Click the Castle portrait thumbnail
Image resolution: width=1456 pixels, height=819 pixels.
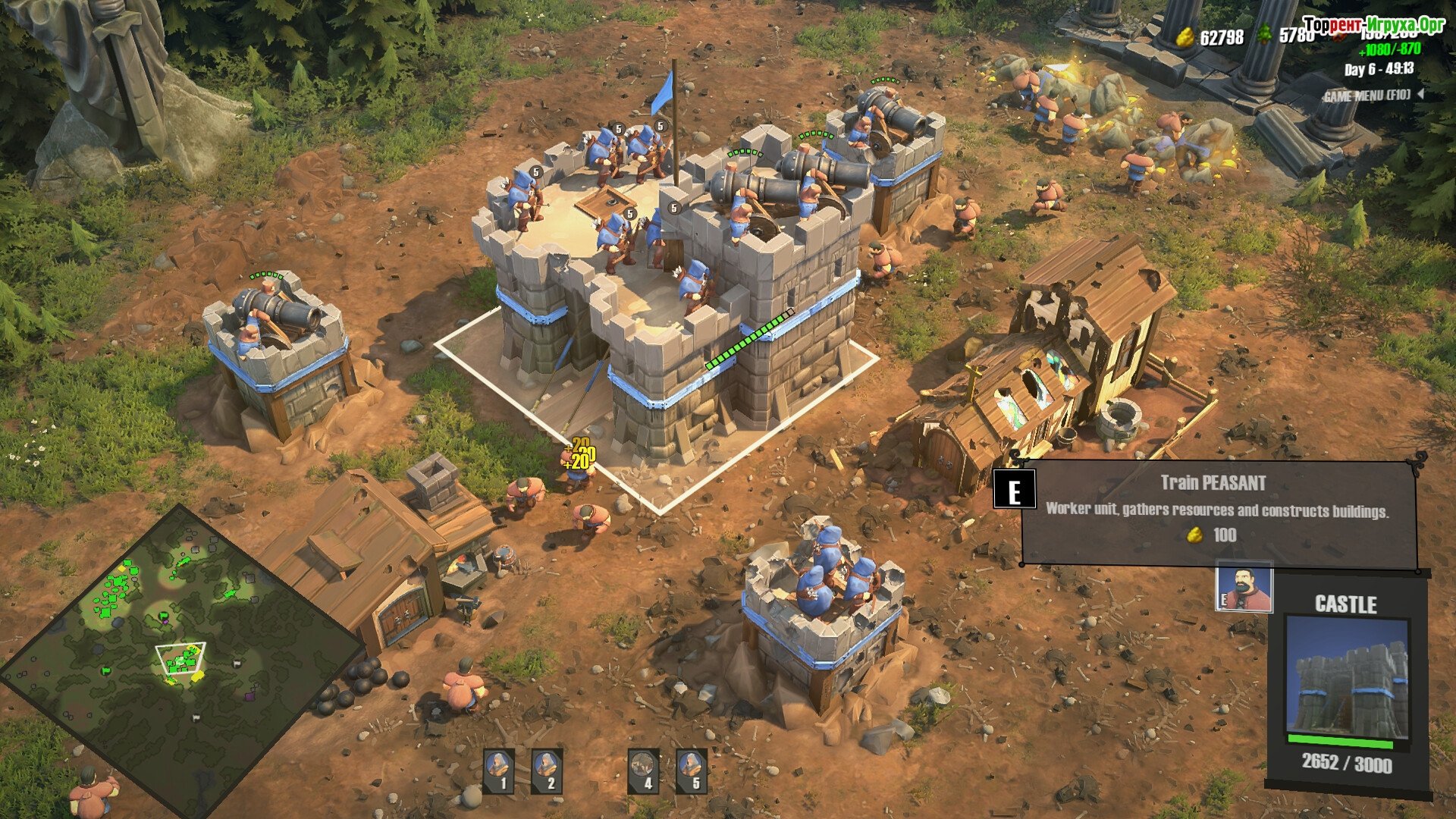click(1348, 680)
